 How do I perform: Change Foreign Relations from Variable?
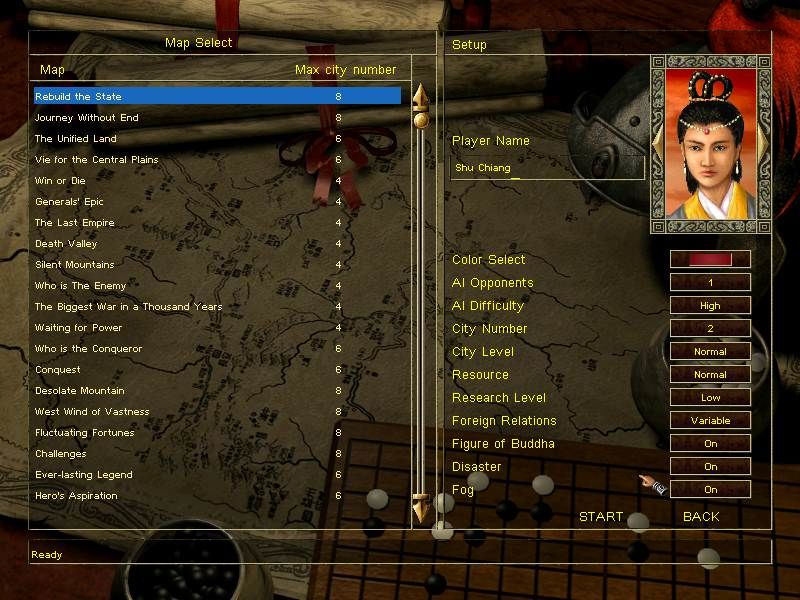click(x=710, y=421)
